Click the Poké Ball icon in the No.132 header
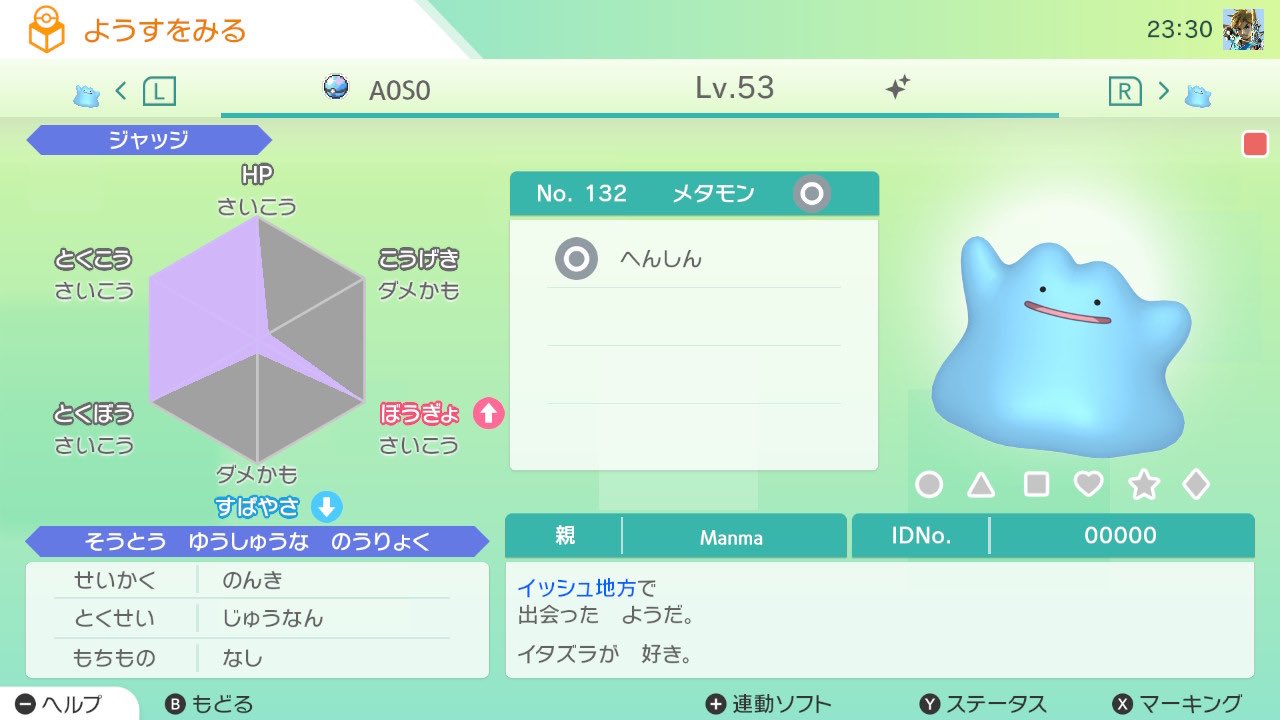Screen dimensions: 1280x720 tap(812, 194)
